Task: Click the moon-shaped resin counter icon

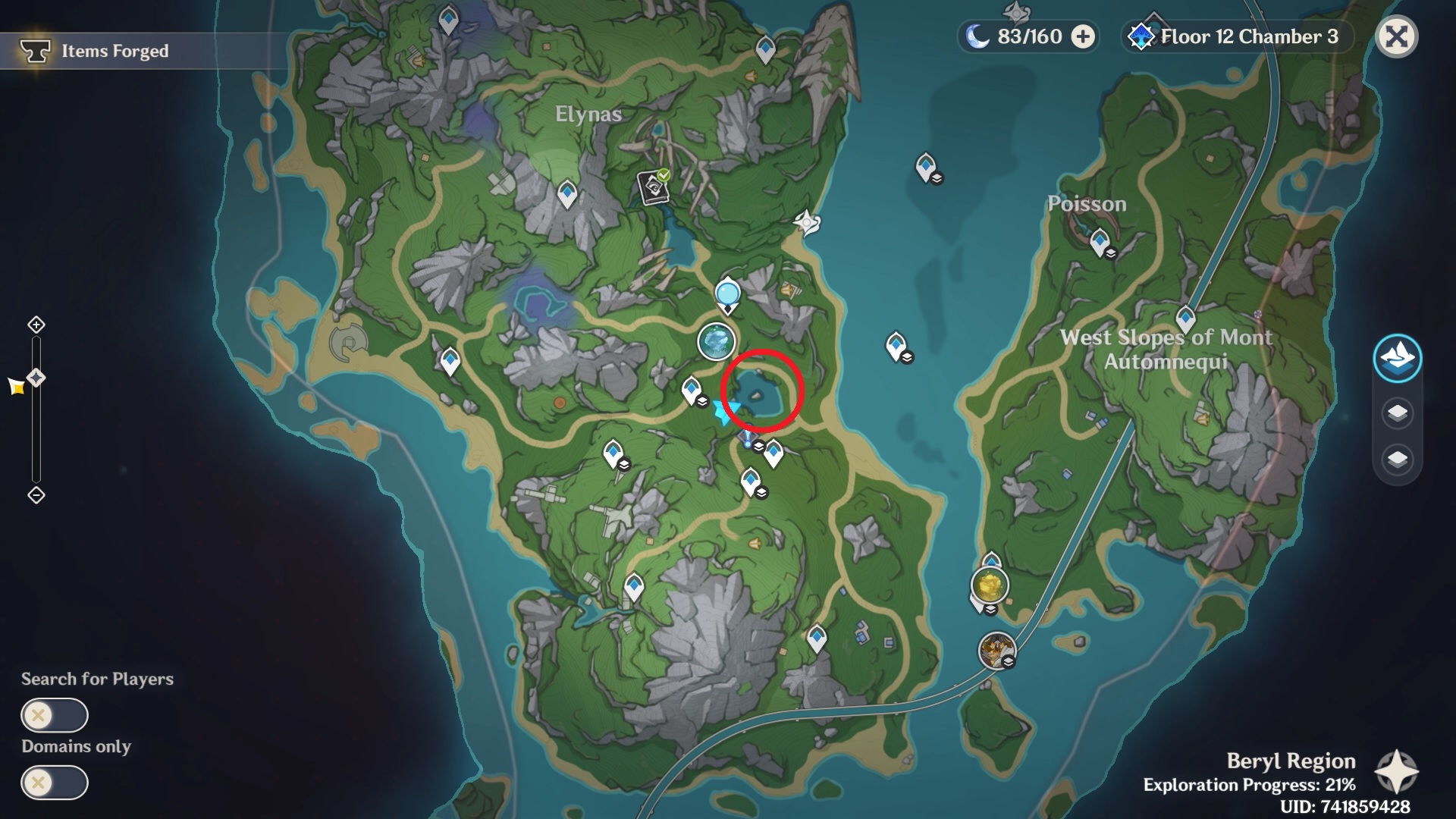Action: [978, 36]
